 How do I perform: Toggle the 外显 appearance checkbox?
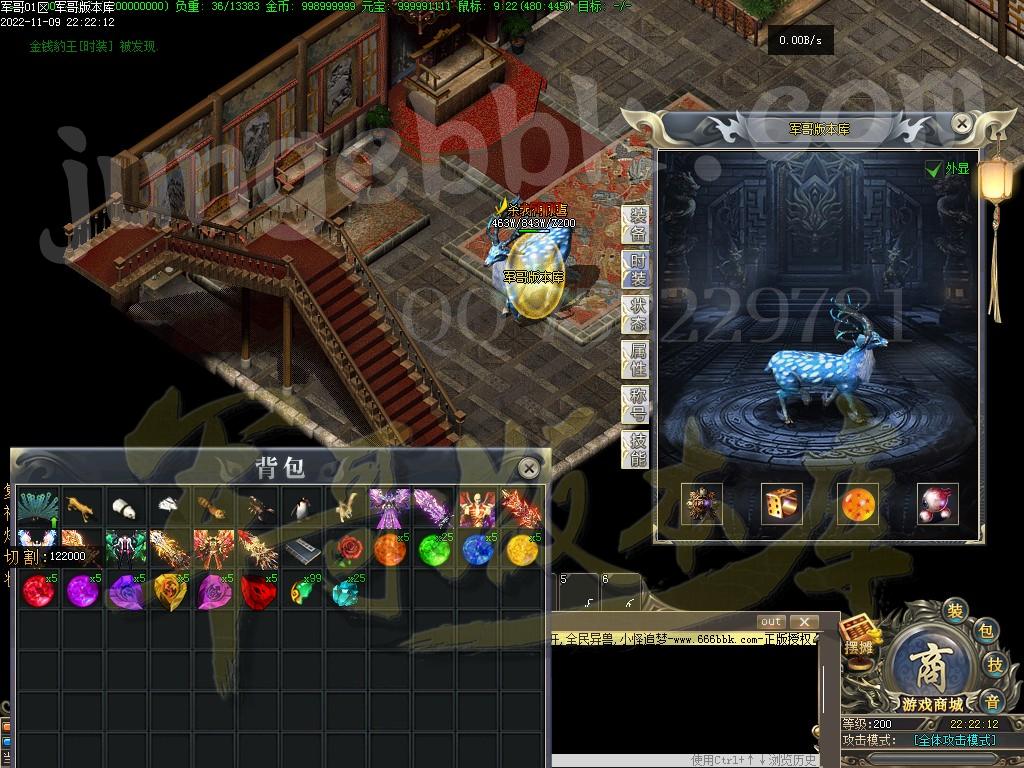934,169
